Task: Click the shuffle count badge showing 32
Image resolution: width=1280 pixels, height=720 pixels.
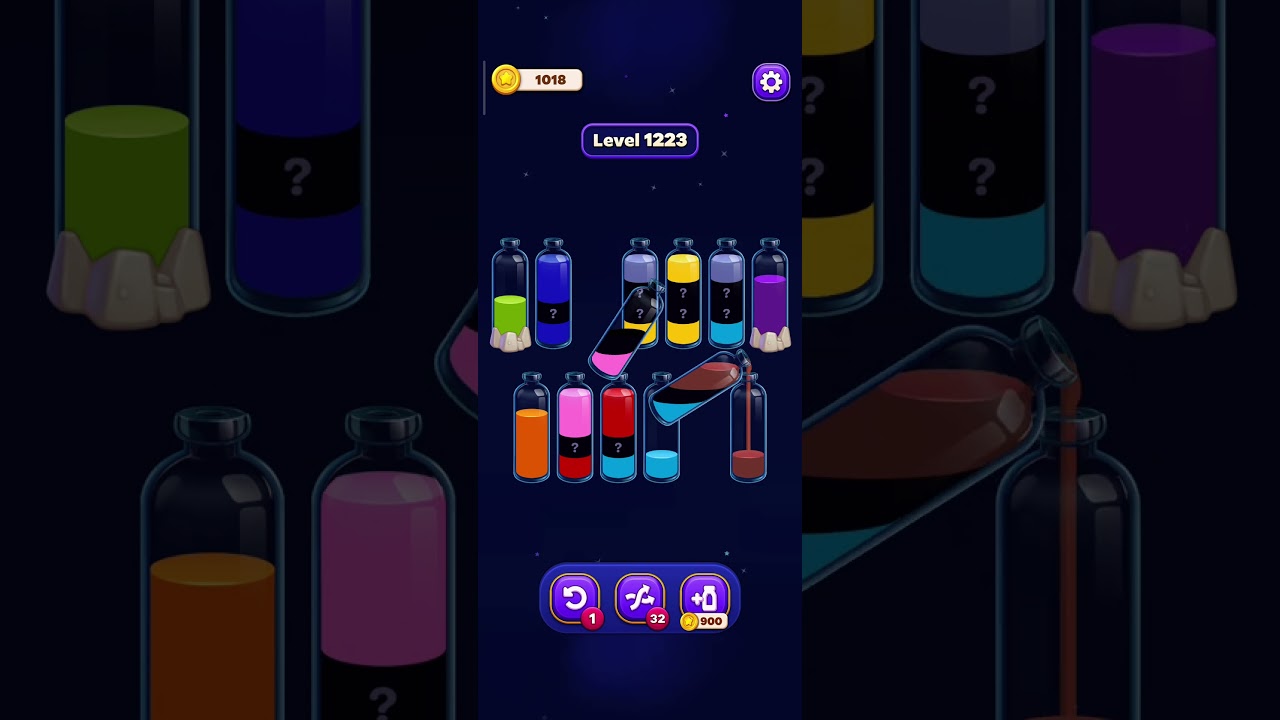Action: click(657, 618)
